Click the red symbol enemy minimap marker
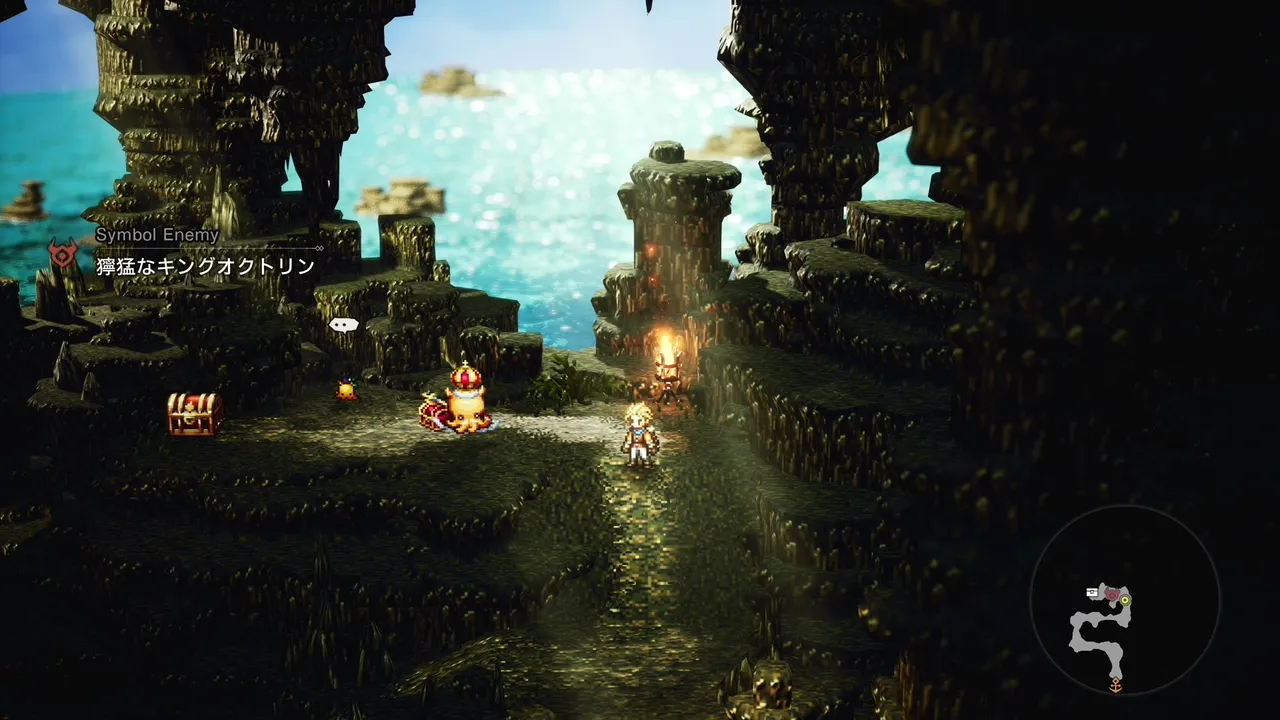The image size is (1280, 720). pos(1110,595)
